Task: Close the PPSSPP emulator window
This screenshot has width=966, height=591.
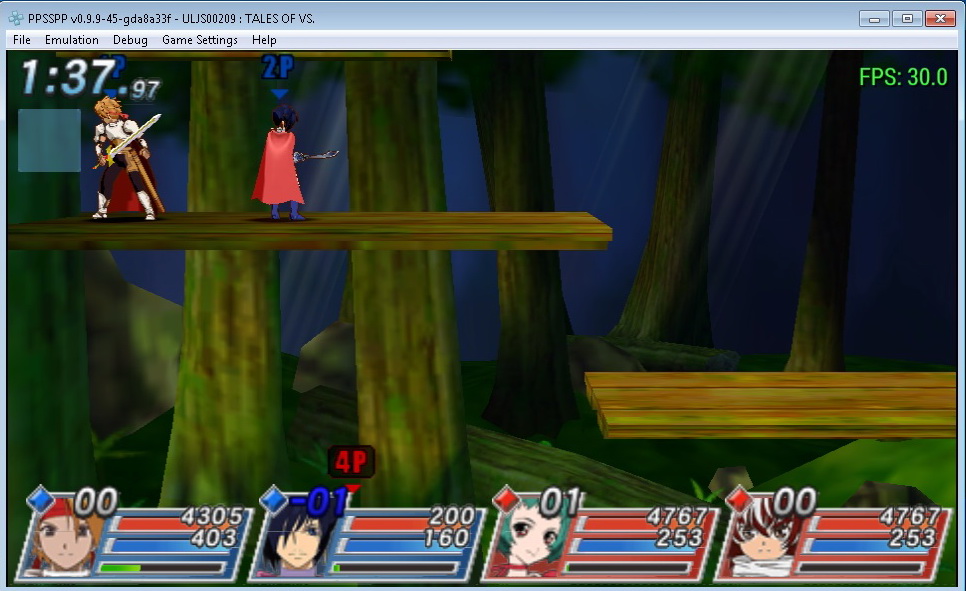Action: 939,18
